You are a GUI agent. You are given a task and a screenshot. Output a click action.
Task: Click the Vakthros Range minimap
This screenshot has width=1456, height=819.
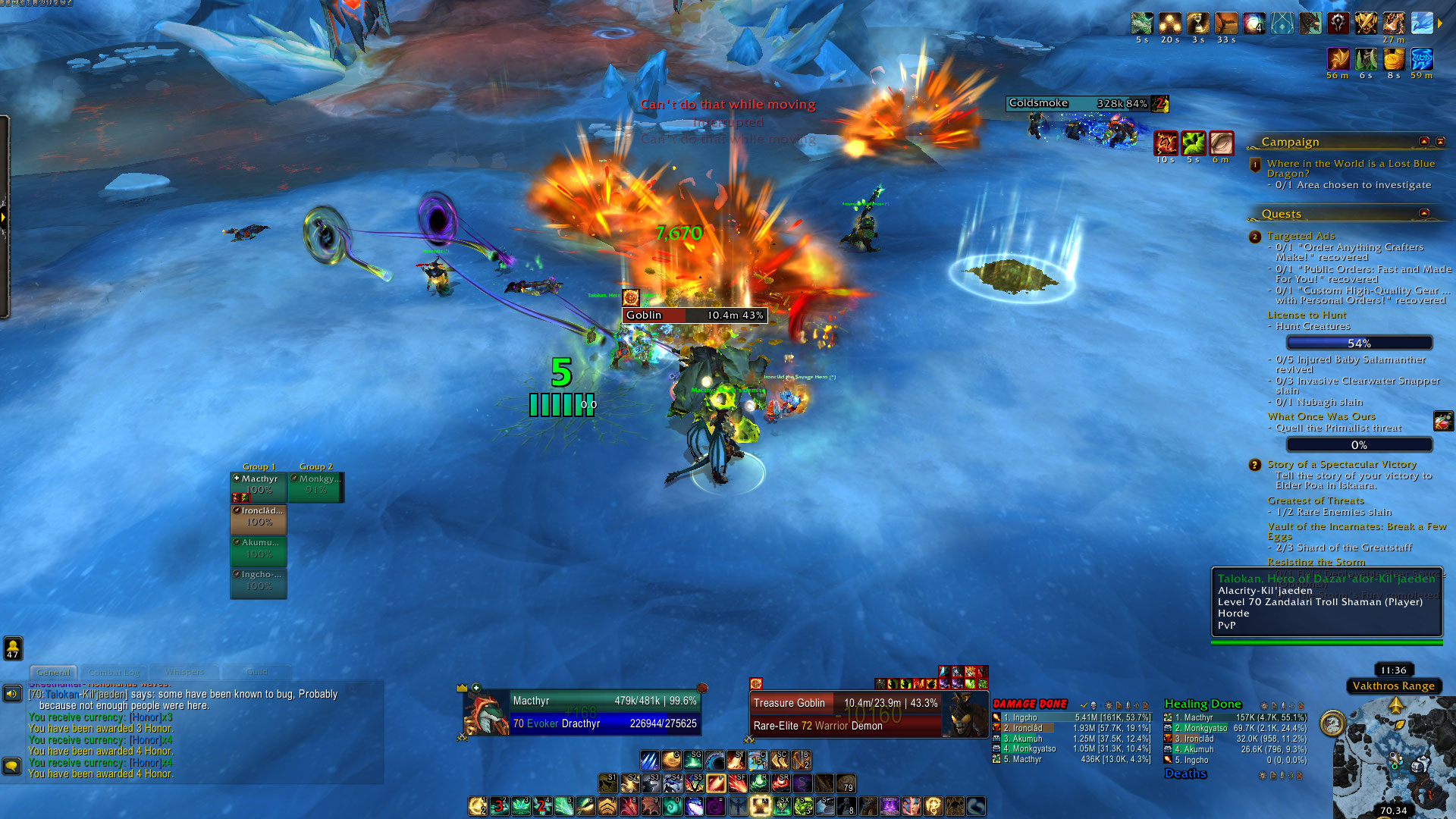pyautogui.click(x=1394, y=758)
